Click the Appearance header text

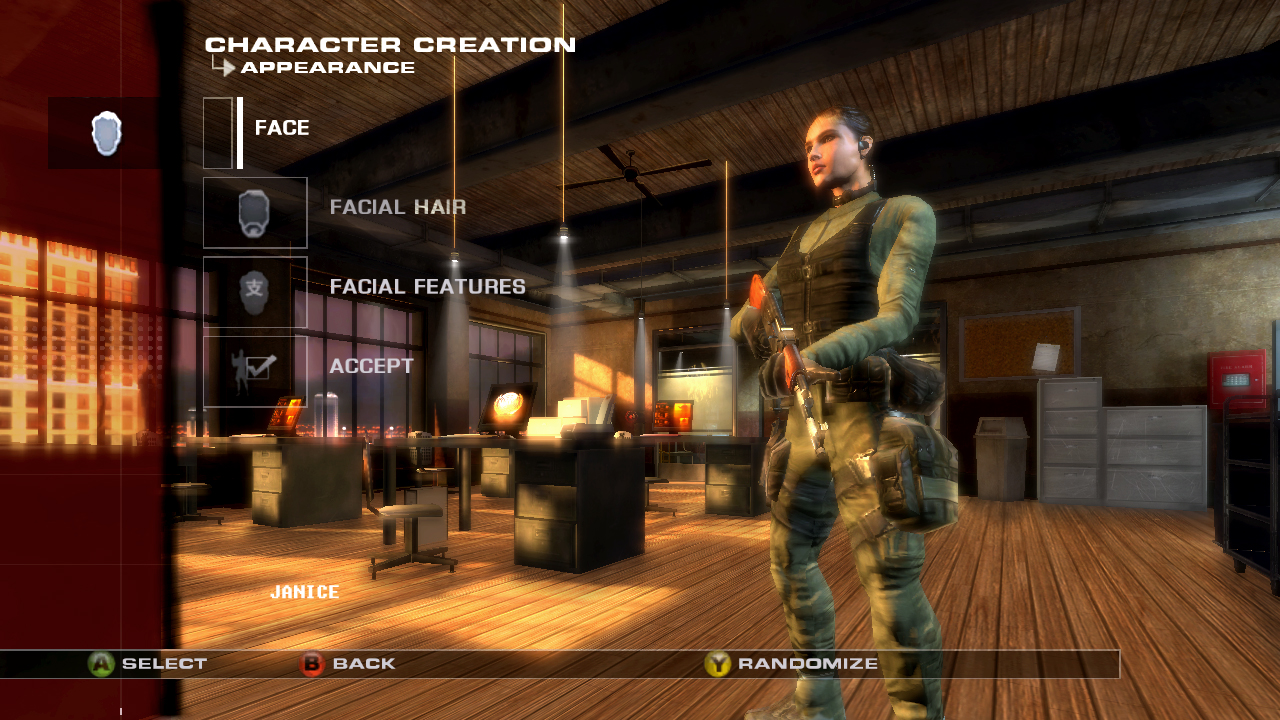click(x=325, y=68)
